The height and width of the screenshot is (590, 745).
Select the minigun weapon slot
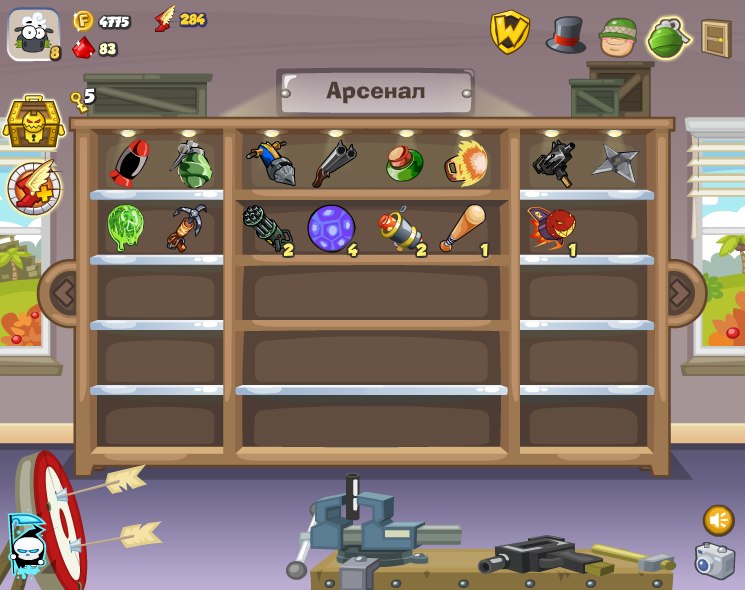[x=266, y=229]
